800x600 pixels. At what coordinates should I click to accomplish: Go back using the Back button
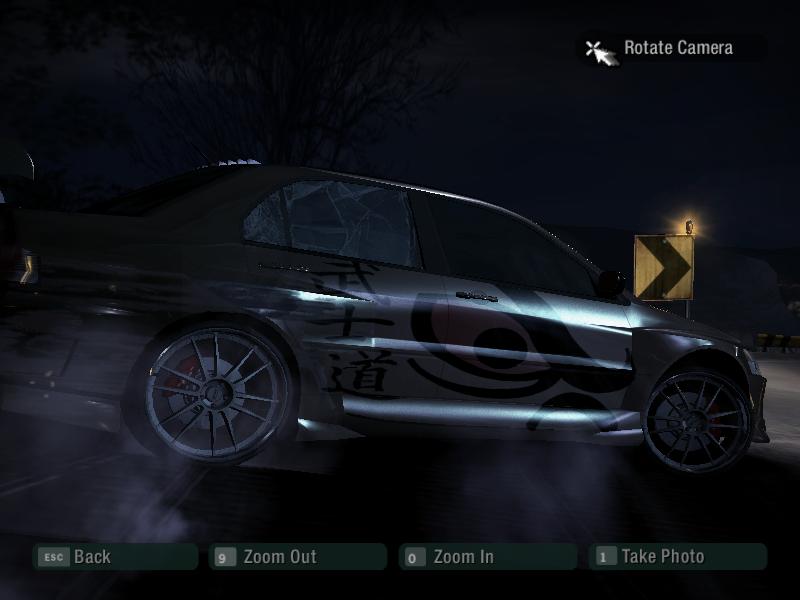click(114, 557)
